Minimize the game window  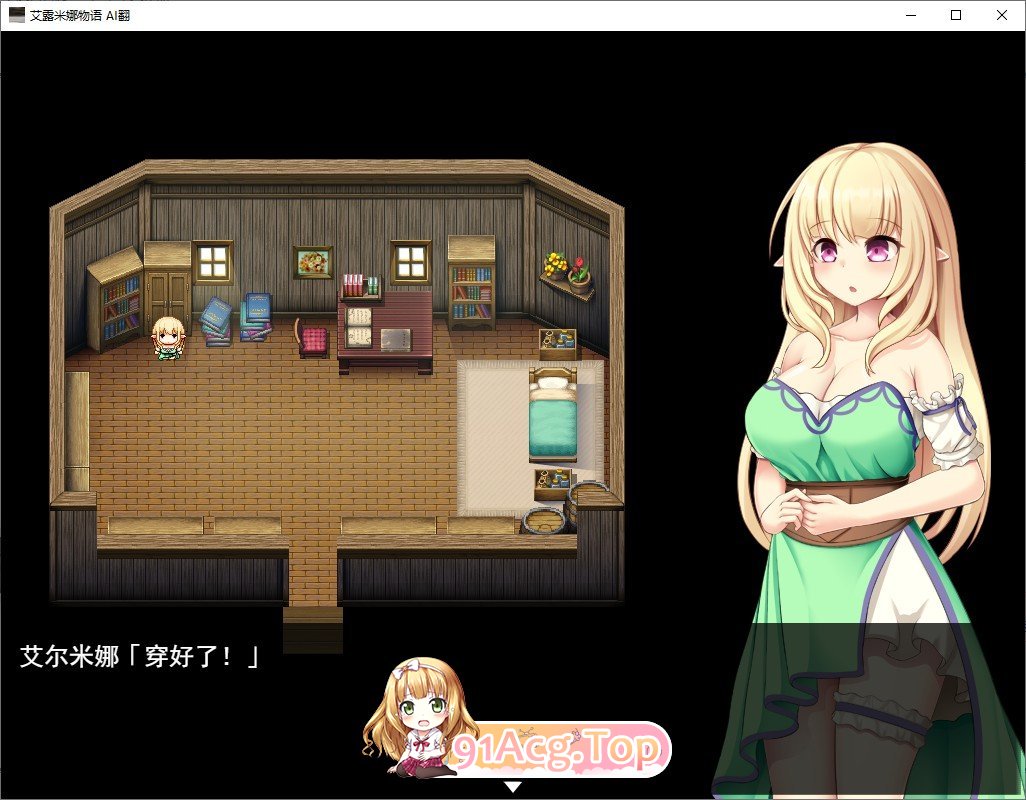tap(911, 15)
